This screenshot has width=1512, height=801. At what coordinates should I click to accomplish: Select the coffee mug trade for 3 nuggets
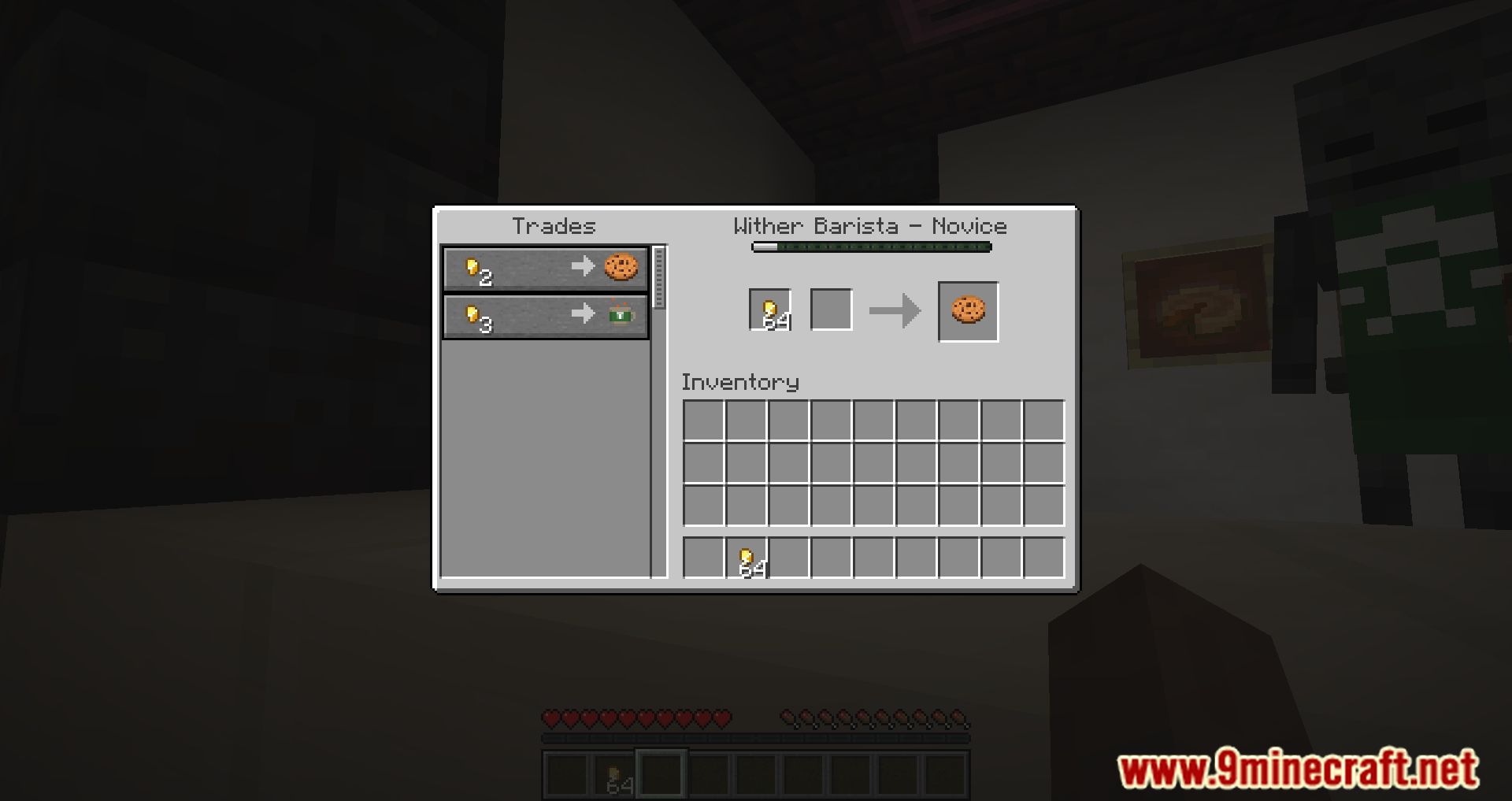[546, 314]
